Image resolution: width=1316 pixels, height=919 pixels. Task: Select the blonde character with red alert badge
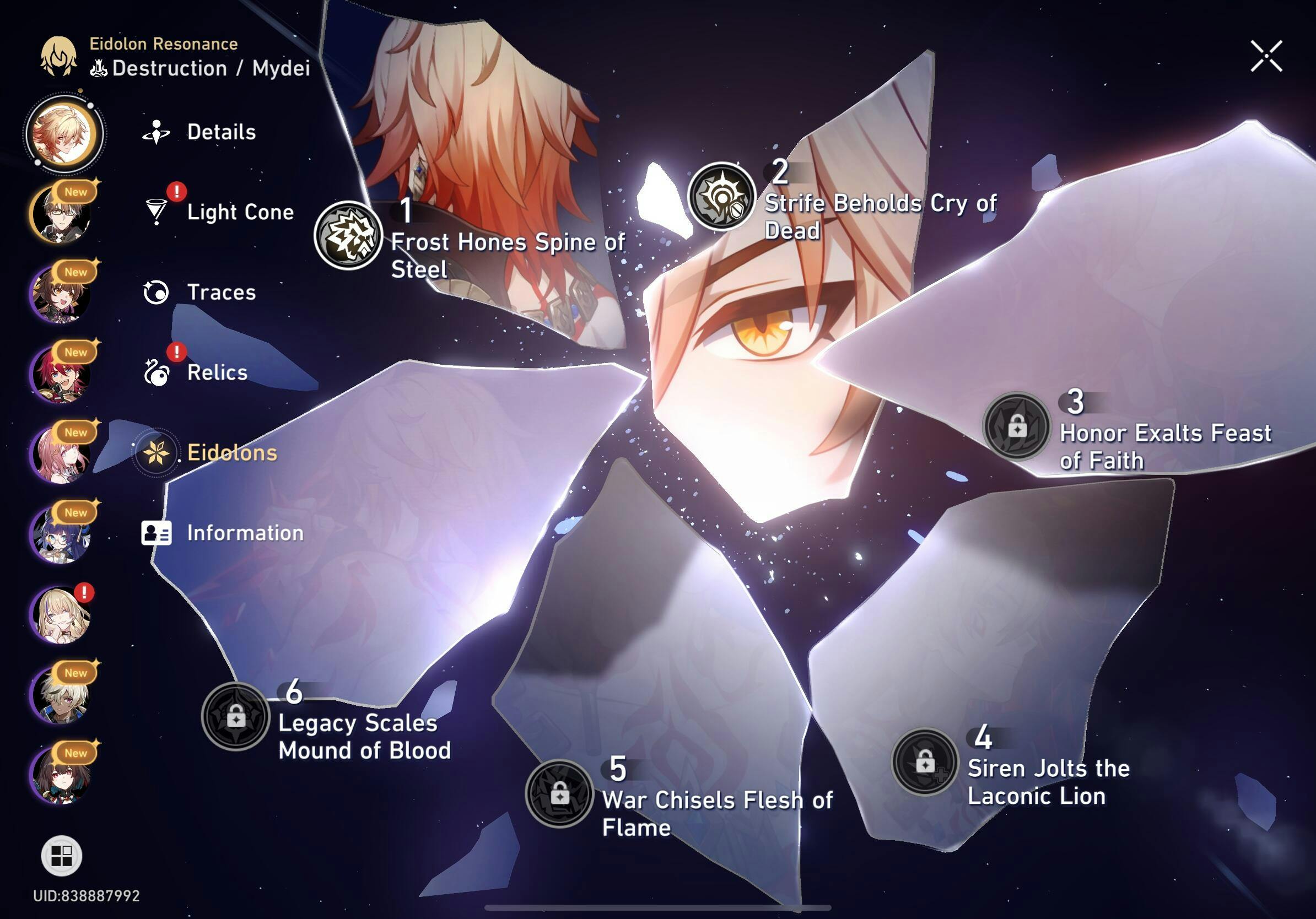[61, 615]
